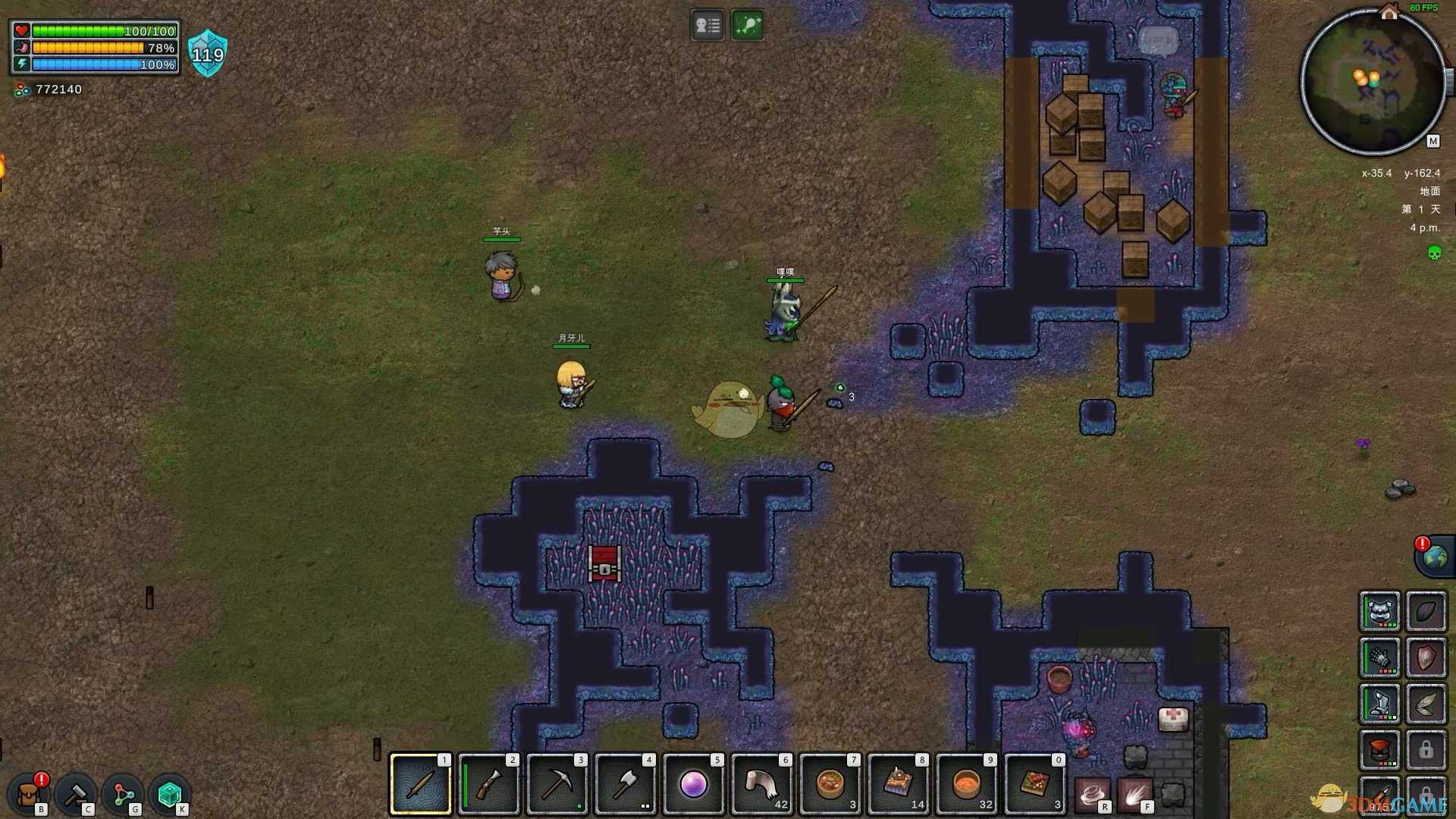Select the gauntlet gloves equipment slot

[x=1379, y=657]
